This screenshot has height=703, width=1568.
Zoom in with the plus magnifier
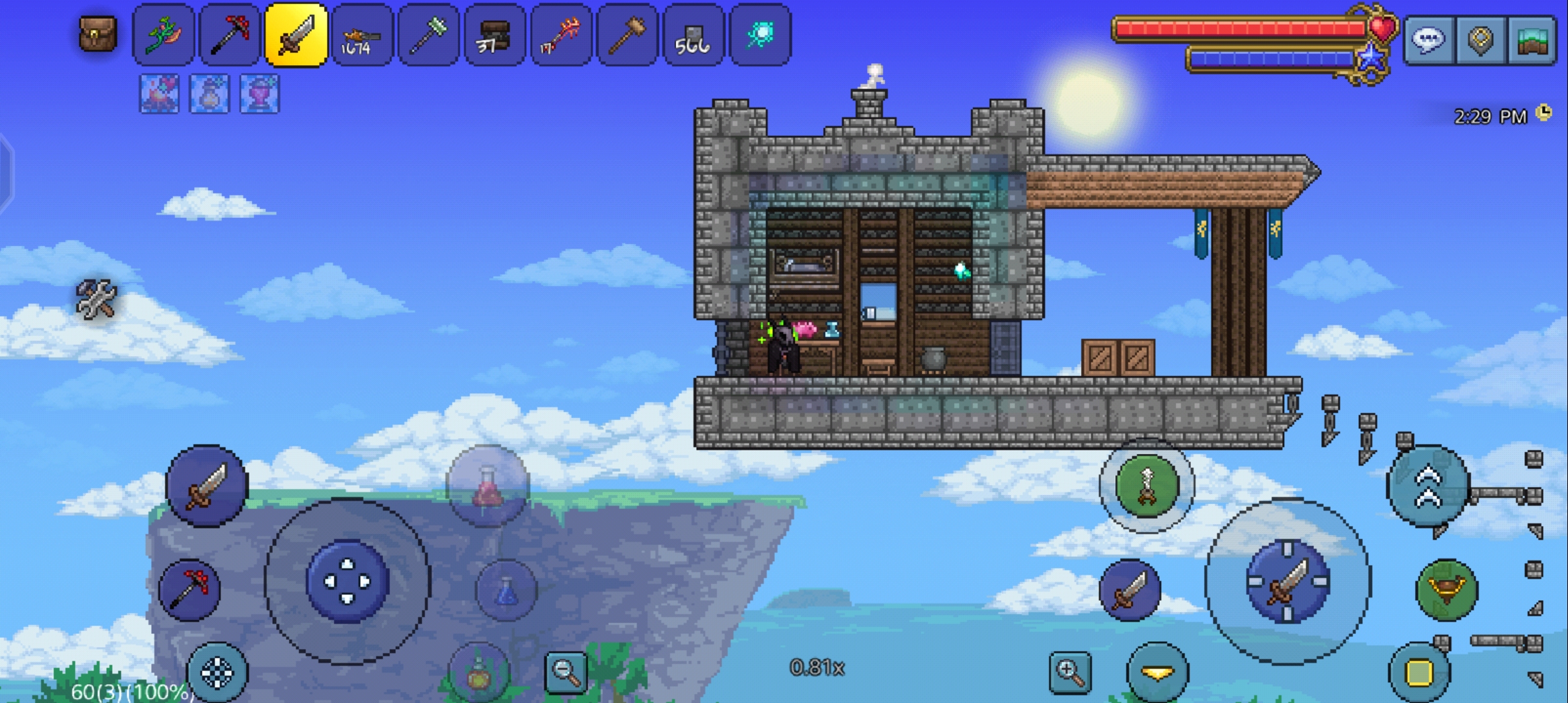1070,672
